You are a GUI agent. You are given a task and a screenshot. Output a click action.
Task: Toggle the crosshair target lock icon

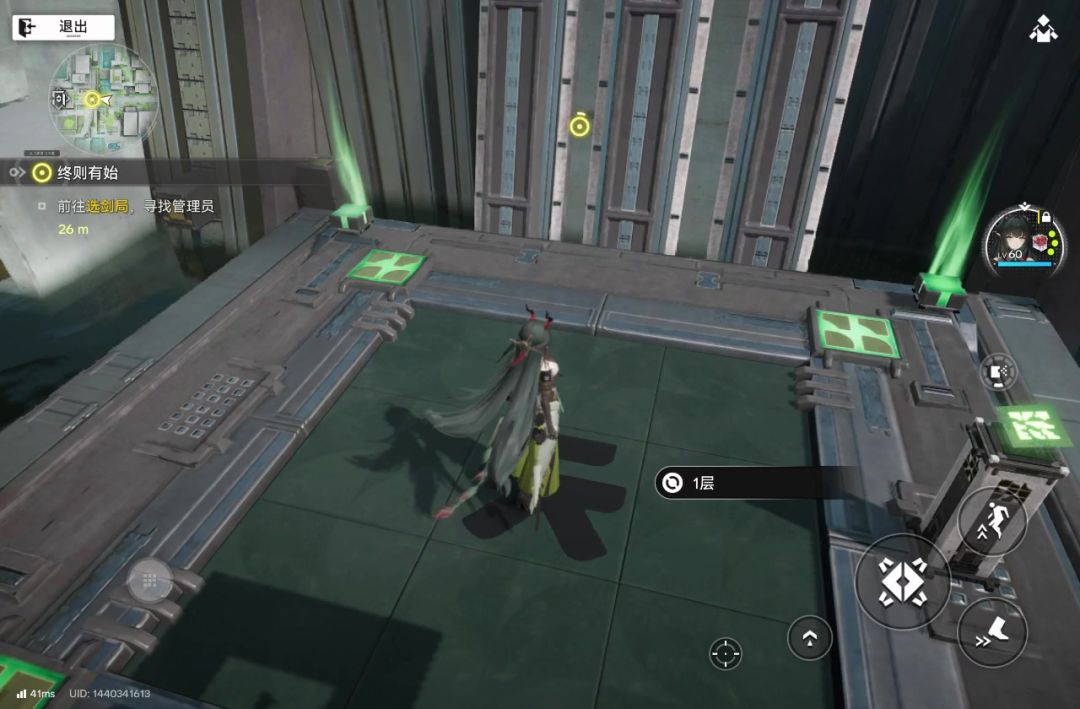click(726, 654)
